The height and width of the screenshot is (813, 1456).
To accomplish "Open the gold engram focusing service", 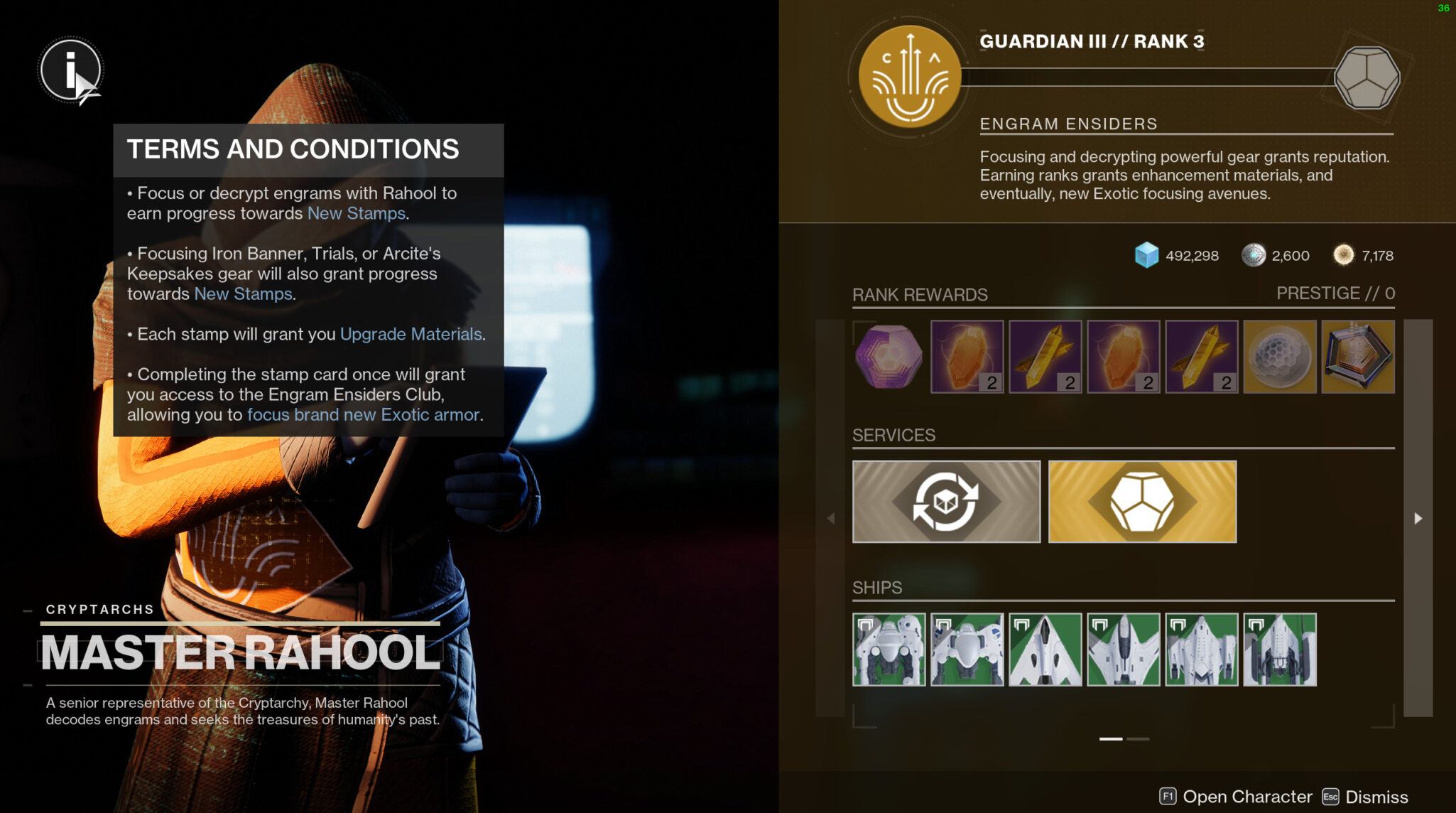I will tap(1142, 502).
